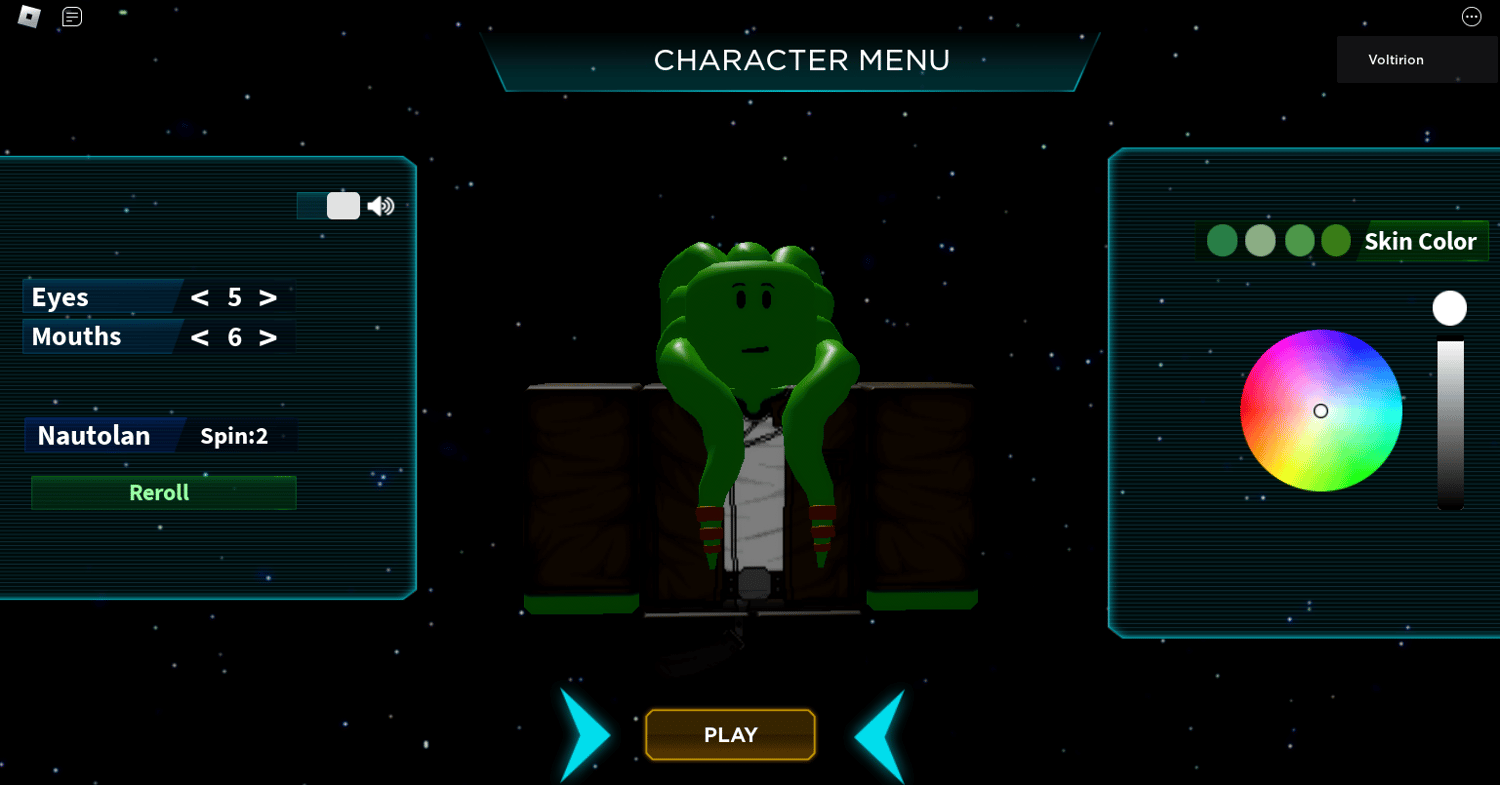Screen dimensions: 1500x785
Task: Toggle the sound switch beside speaker icon
Action: [x=329, y=206]
